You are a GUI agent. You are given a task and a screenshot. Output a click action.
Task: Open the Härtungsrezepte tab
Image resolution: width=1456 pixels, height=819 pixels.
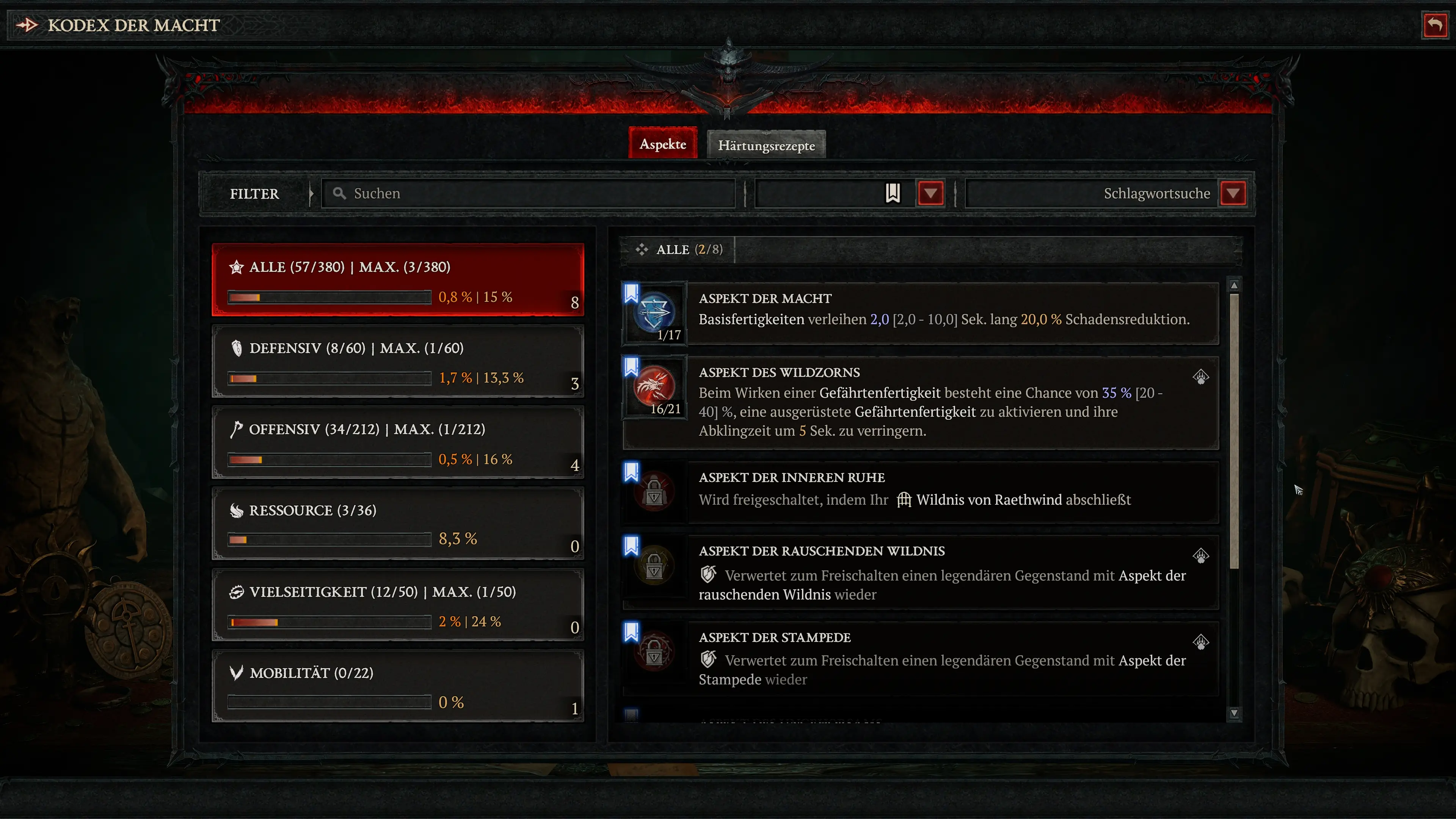[766, 145]
